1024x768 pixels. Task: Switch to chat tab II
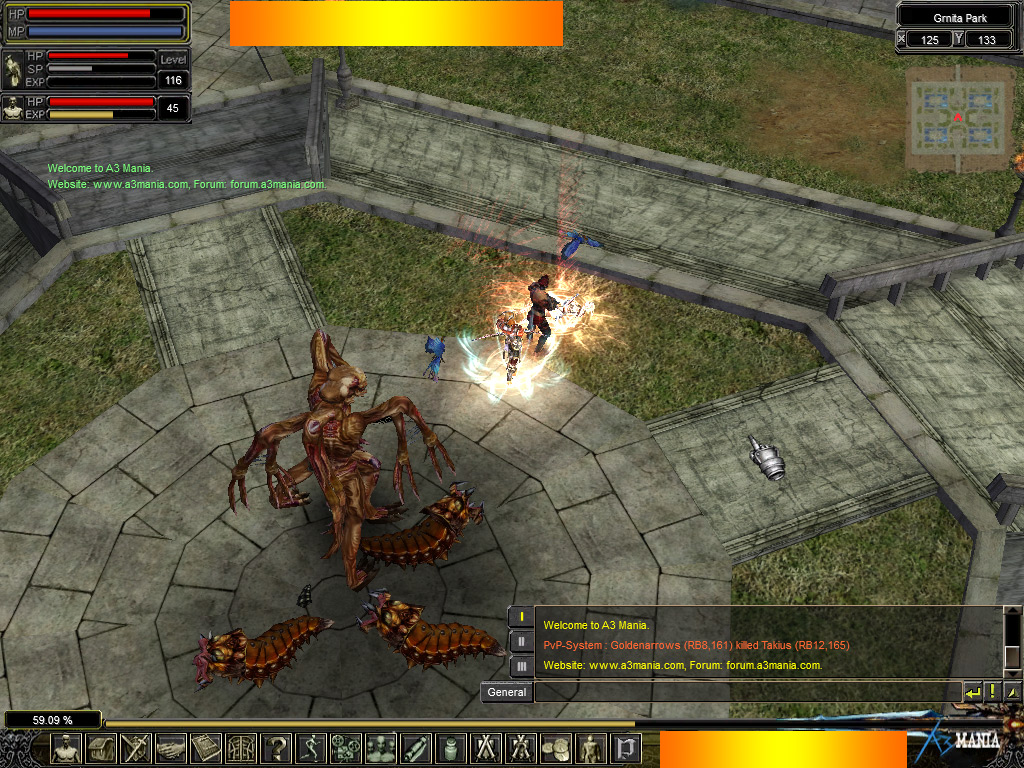click(521, 641)
